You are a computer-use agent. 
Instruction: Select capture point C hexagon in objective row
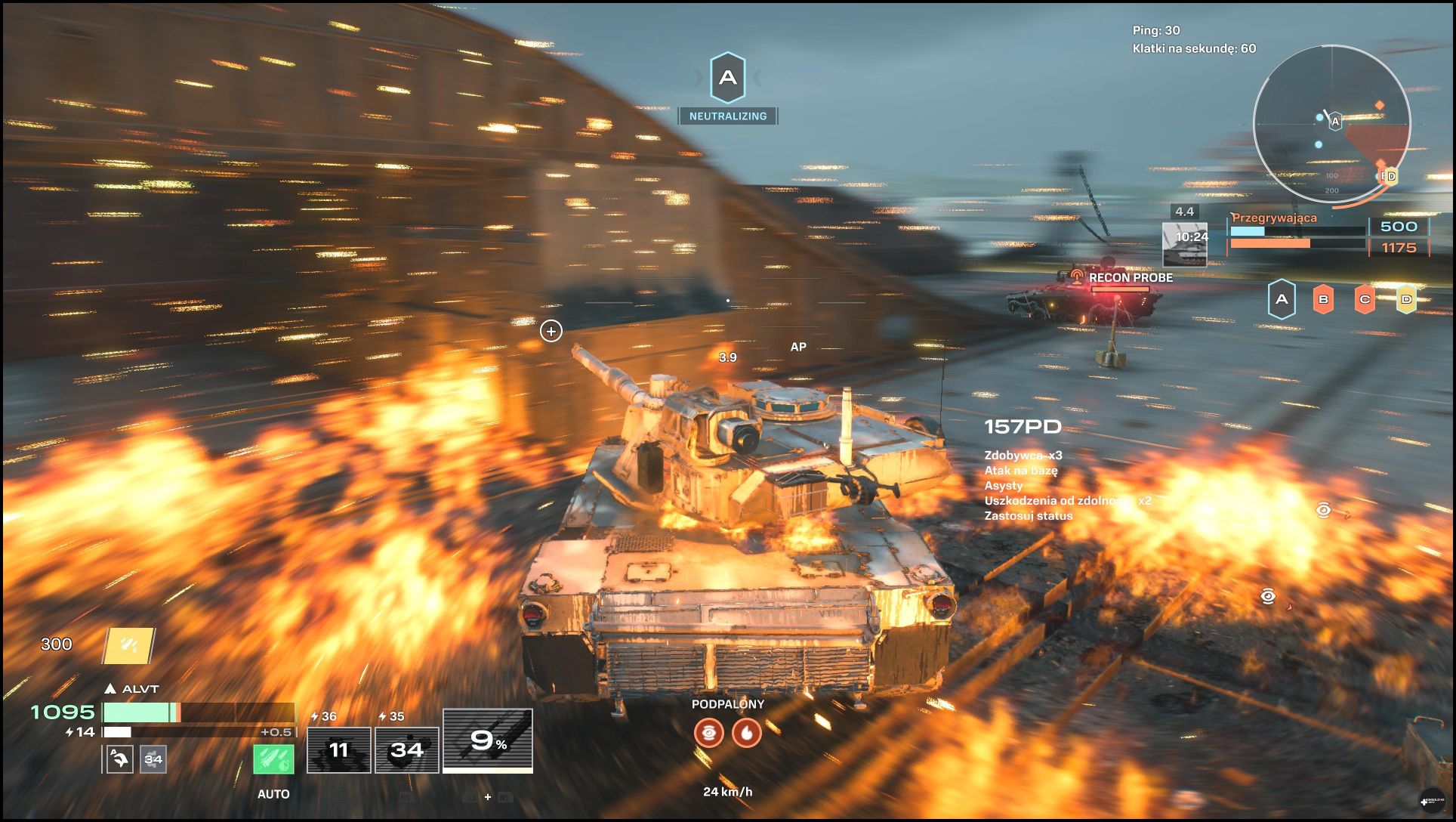(x=1365, y=299)
